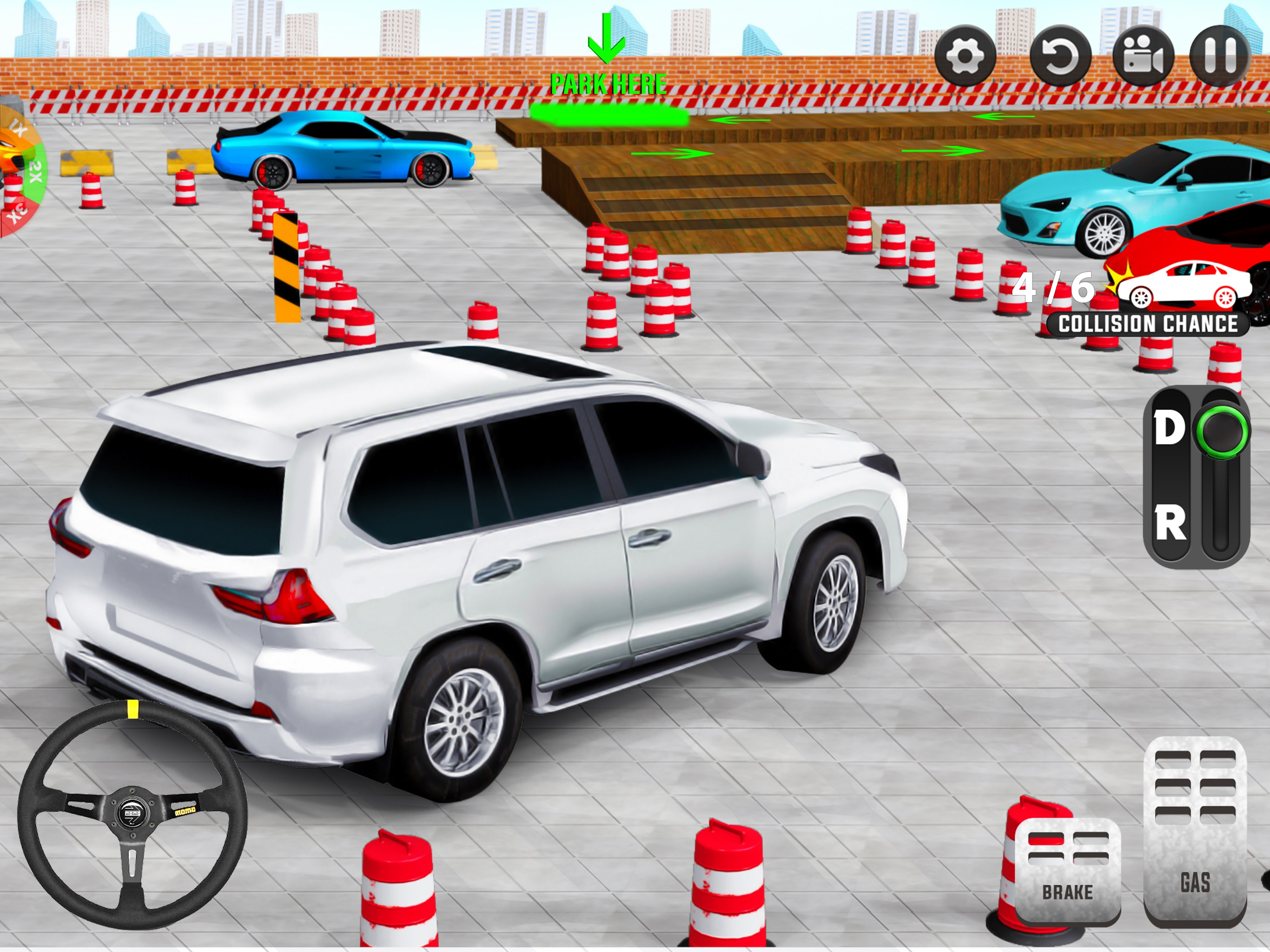
Task: Shift gear to D for drive
Action: [1169, 428]
